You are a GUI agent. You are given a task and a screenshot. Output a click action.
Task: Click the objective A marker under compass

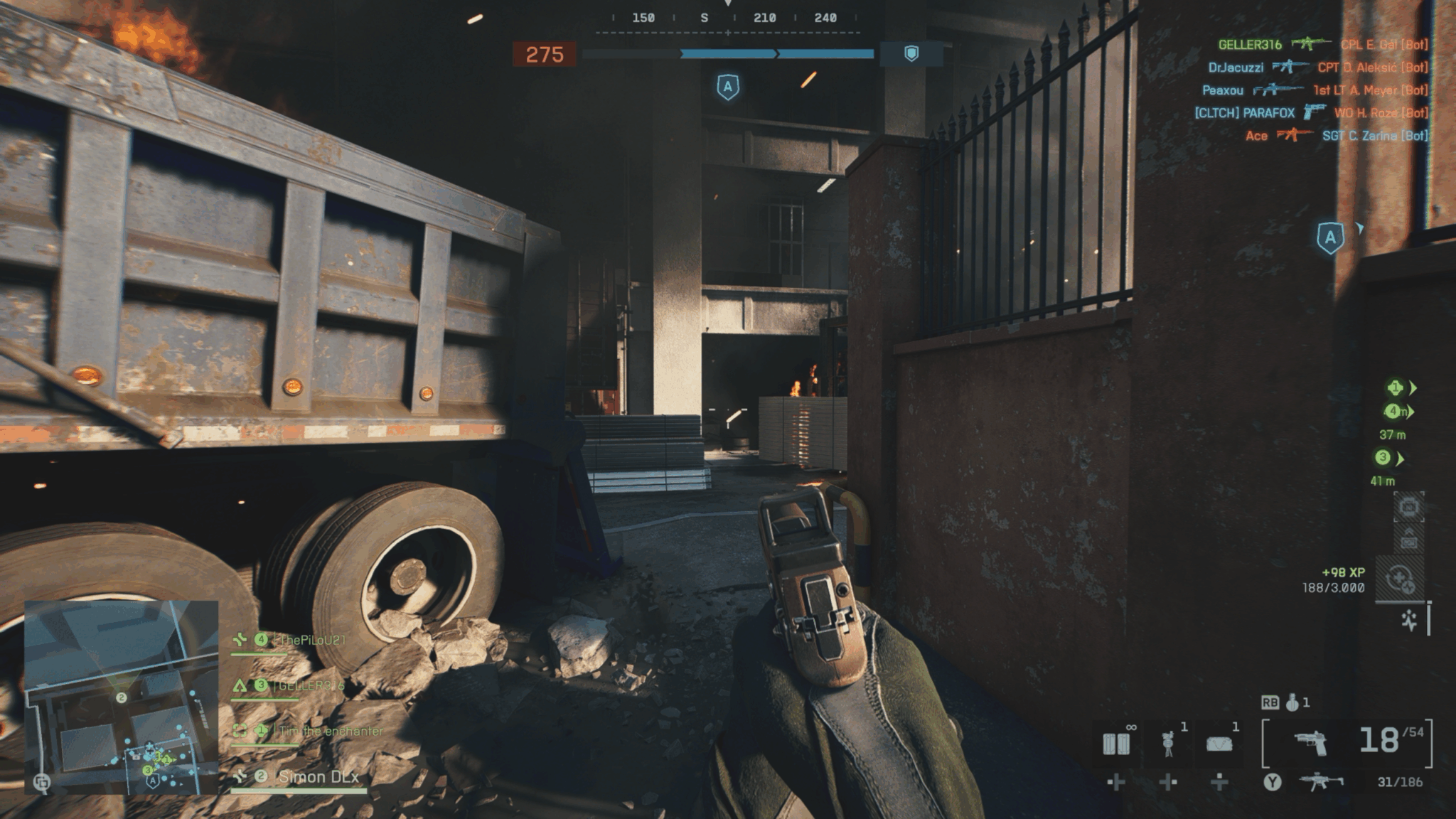point(727,87)
